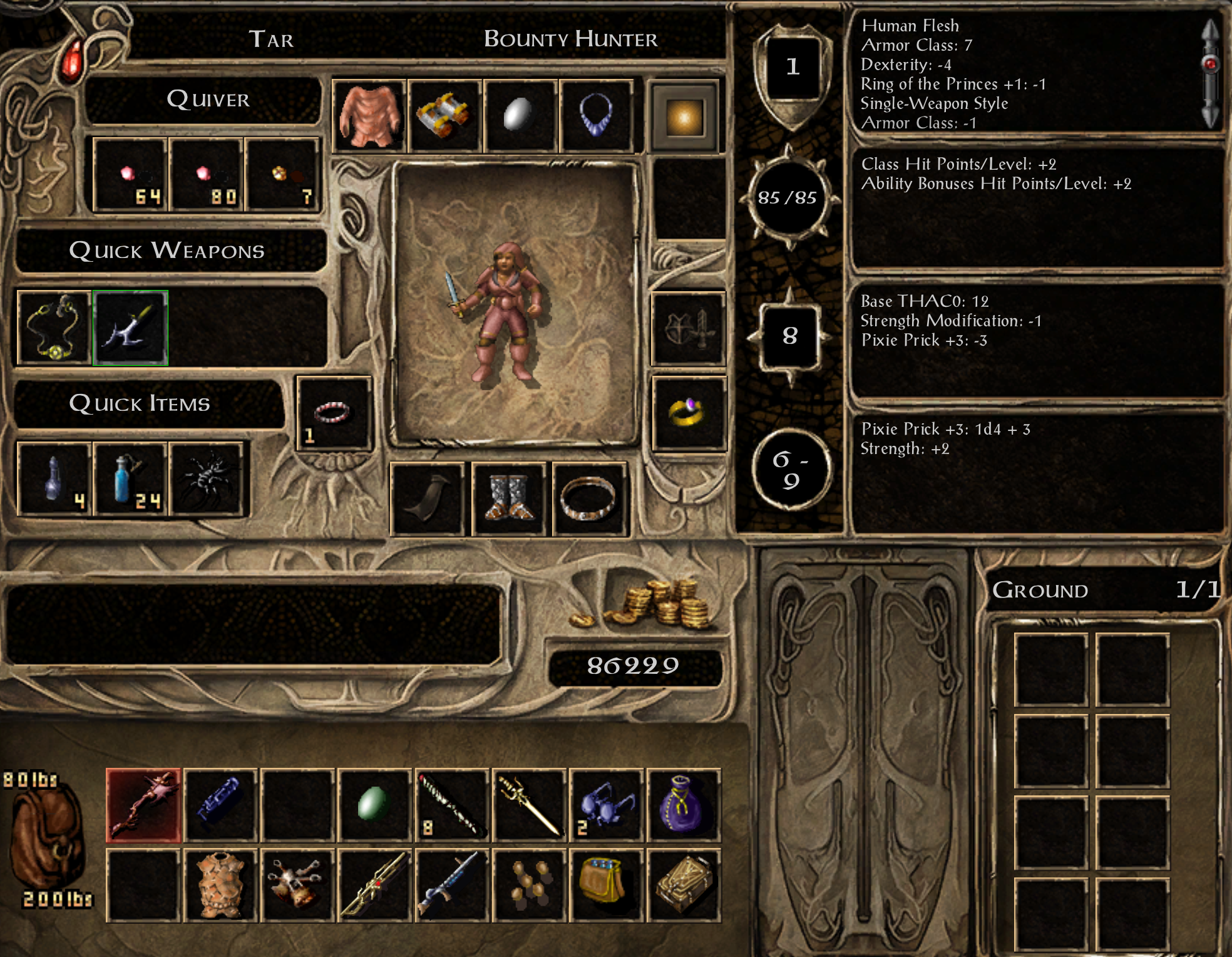Image resolution: width=1232 pixels, height=957 pixels.
Task: Pick up the leather armor in the backpack
Action: [x=220, y=885]
